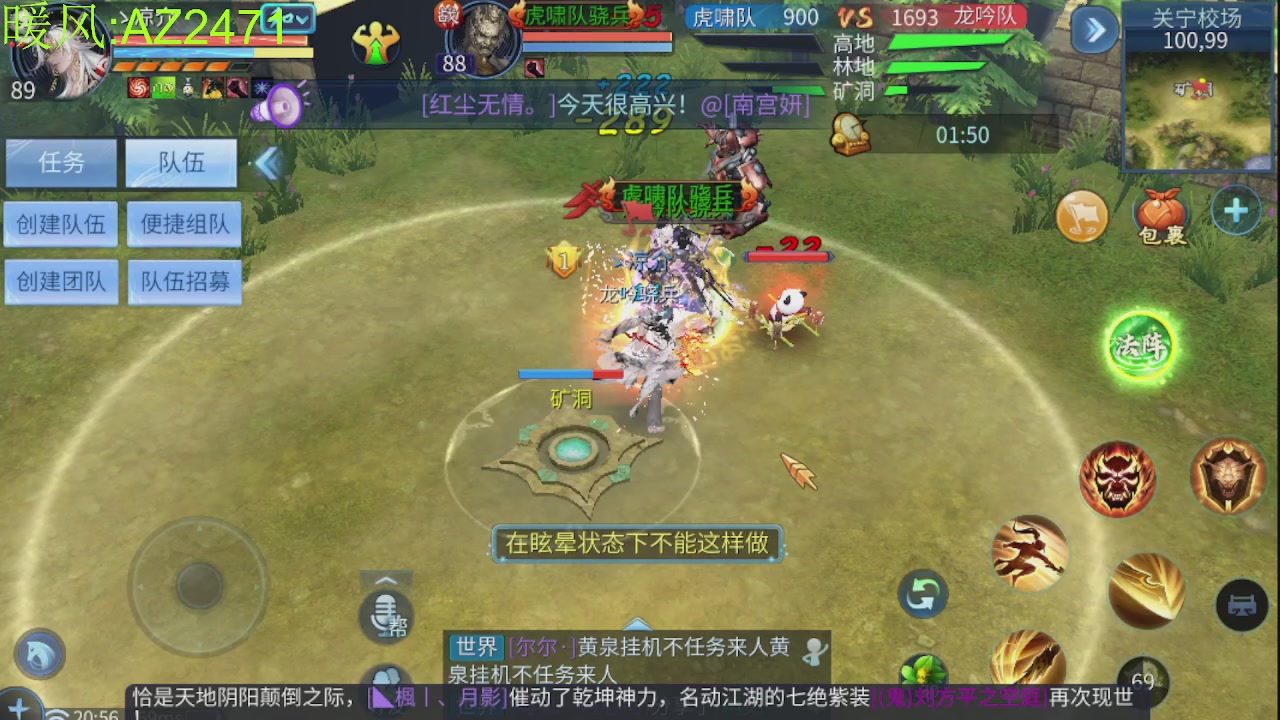Toggle the voice microphone near the chat
Image resolution: width=1280 pixels, height=720 pixels.
[386, 617]
